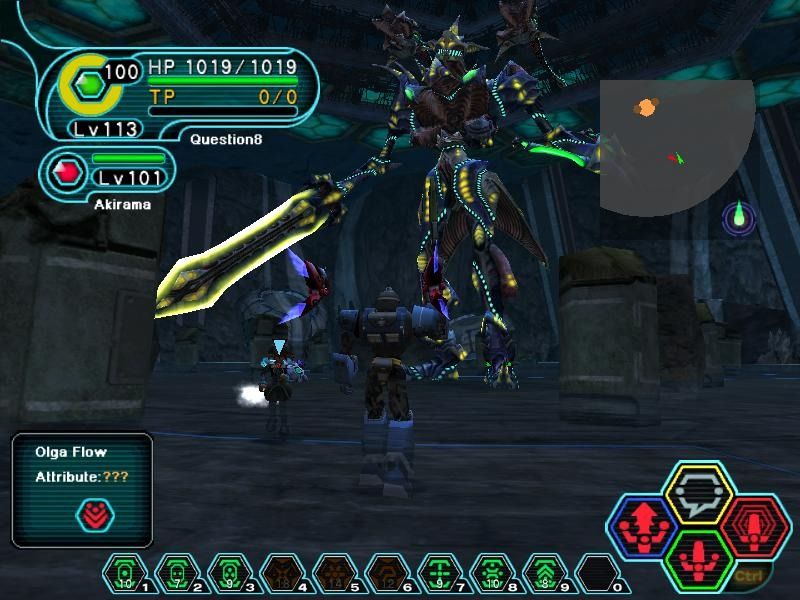The image size is (800, 600).
Task: Click the Question8 character status portrait
Action: (90, 88)
